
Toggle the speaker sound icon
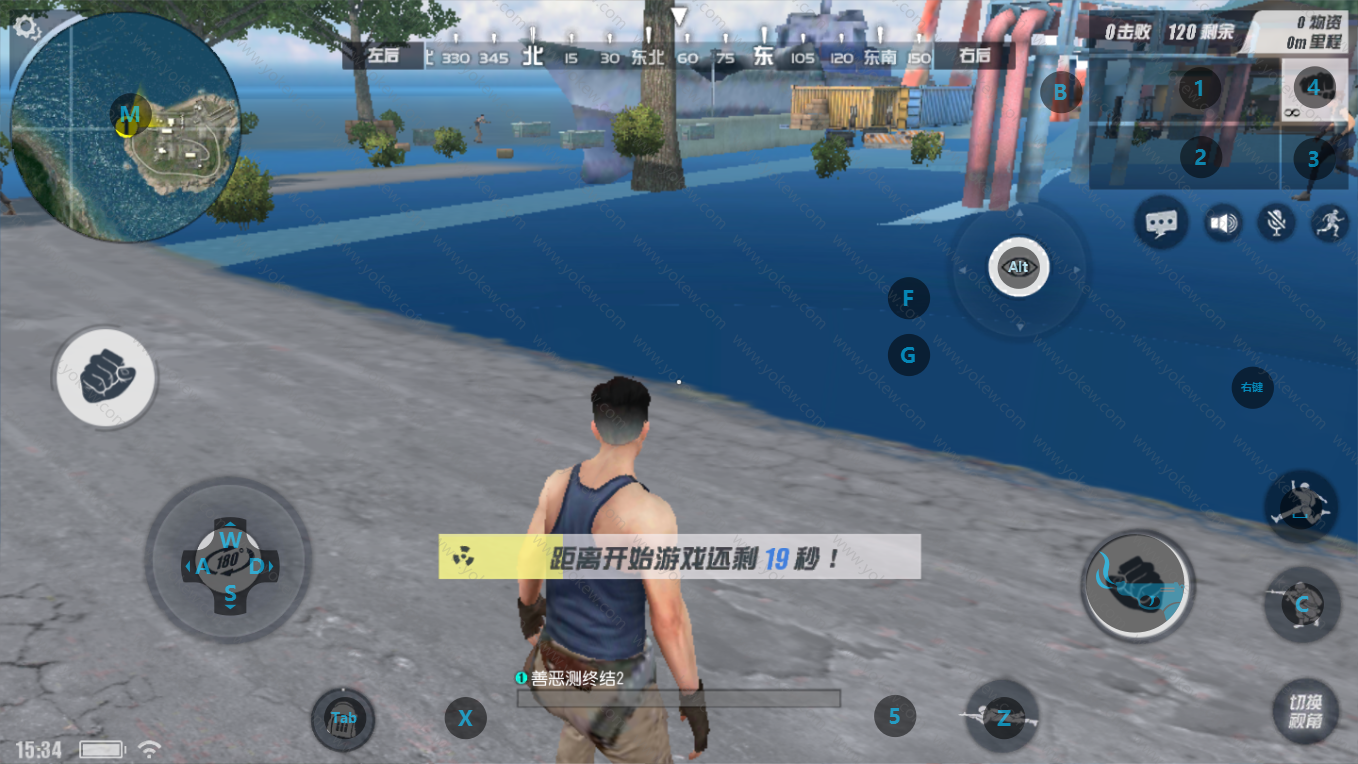1222,222
